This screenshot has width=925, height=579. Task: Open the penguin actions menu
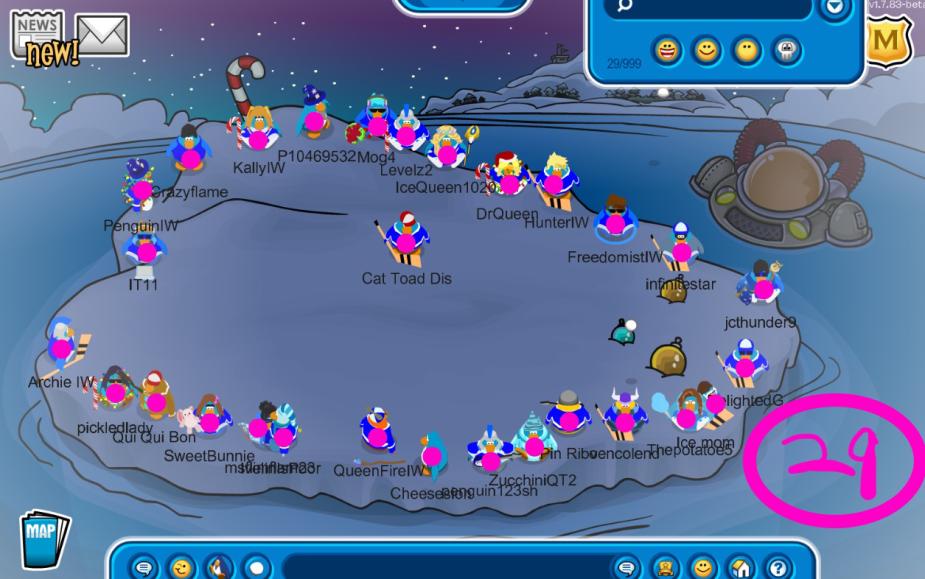coord(219,567)
